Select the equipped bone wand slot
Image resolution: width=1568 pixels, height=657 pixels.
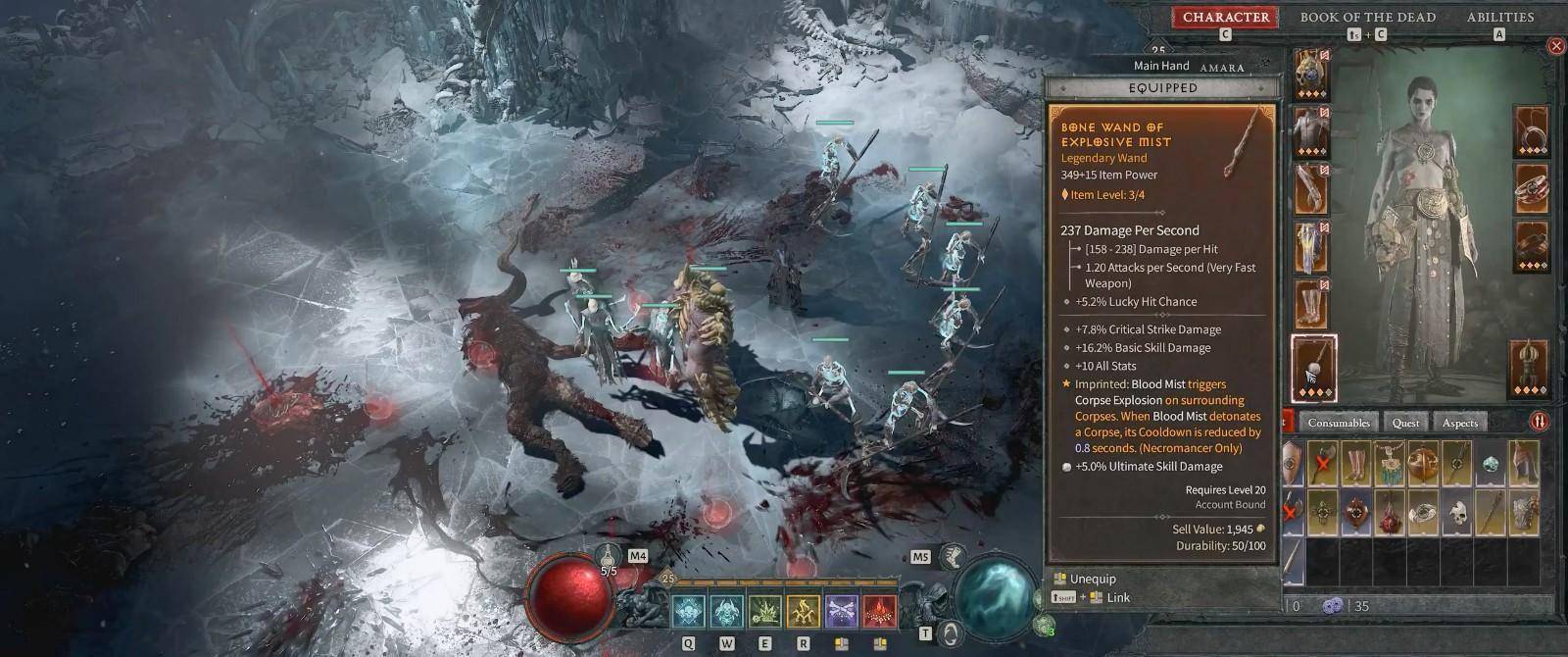pos(1314,368)
